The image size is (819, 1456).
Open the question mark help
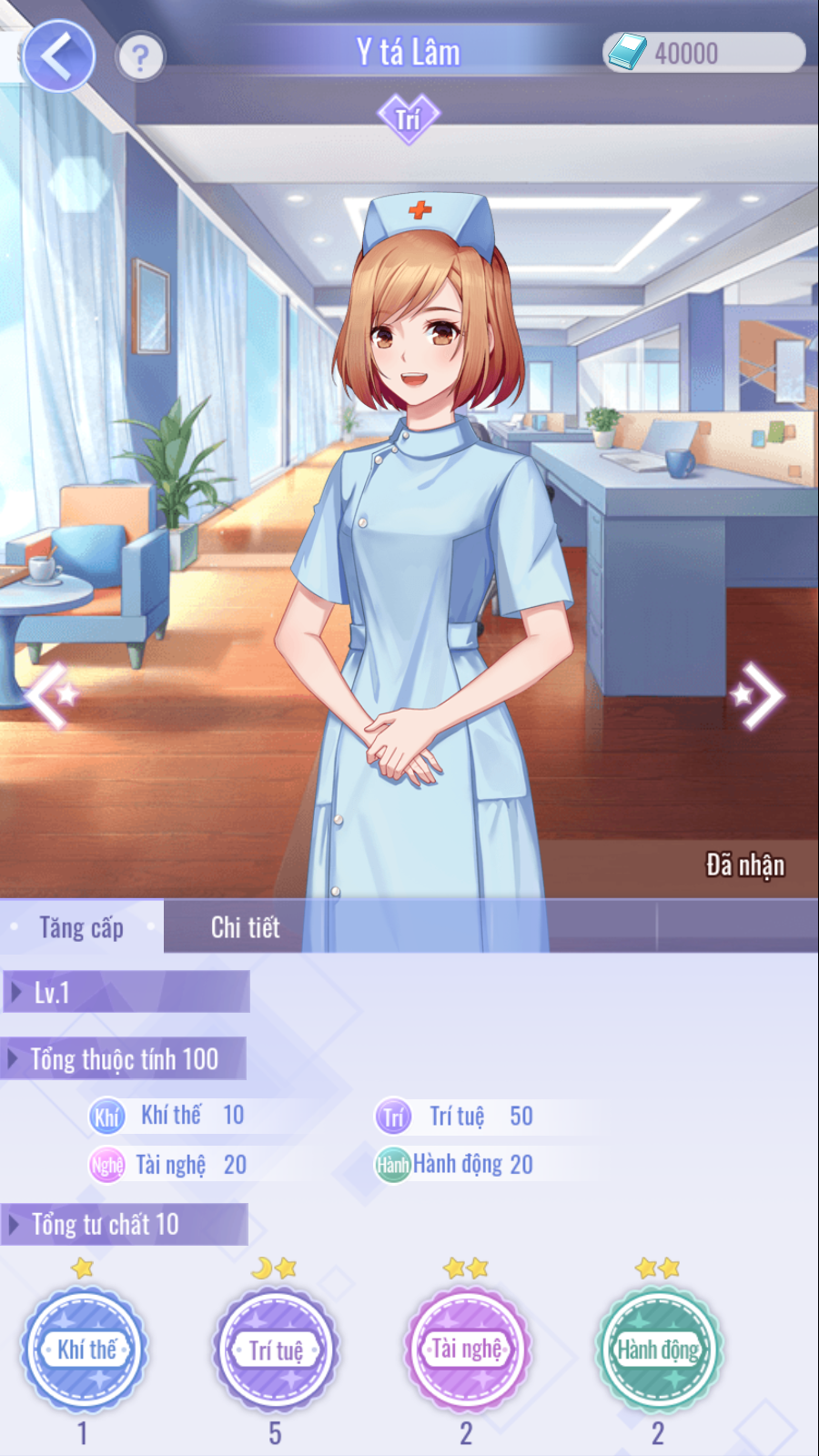[140, 58]
